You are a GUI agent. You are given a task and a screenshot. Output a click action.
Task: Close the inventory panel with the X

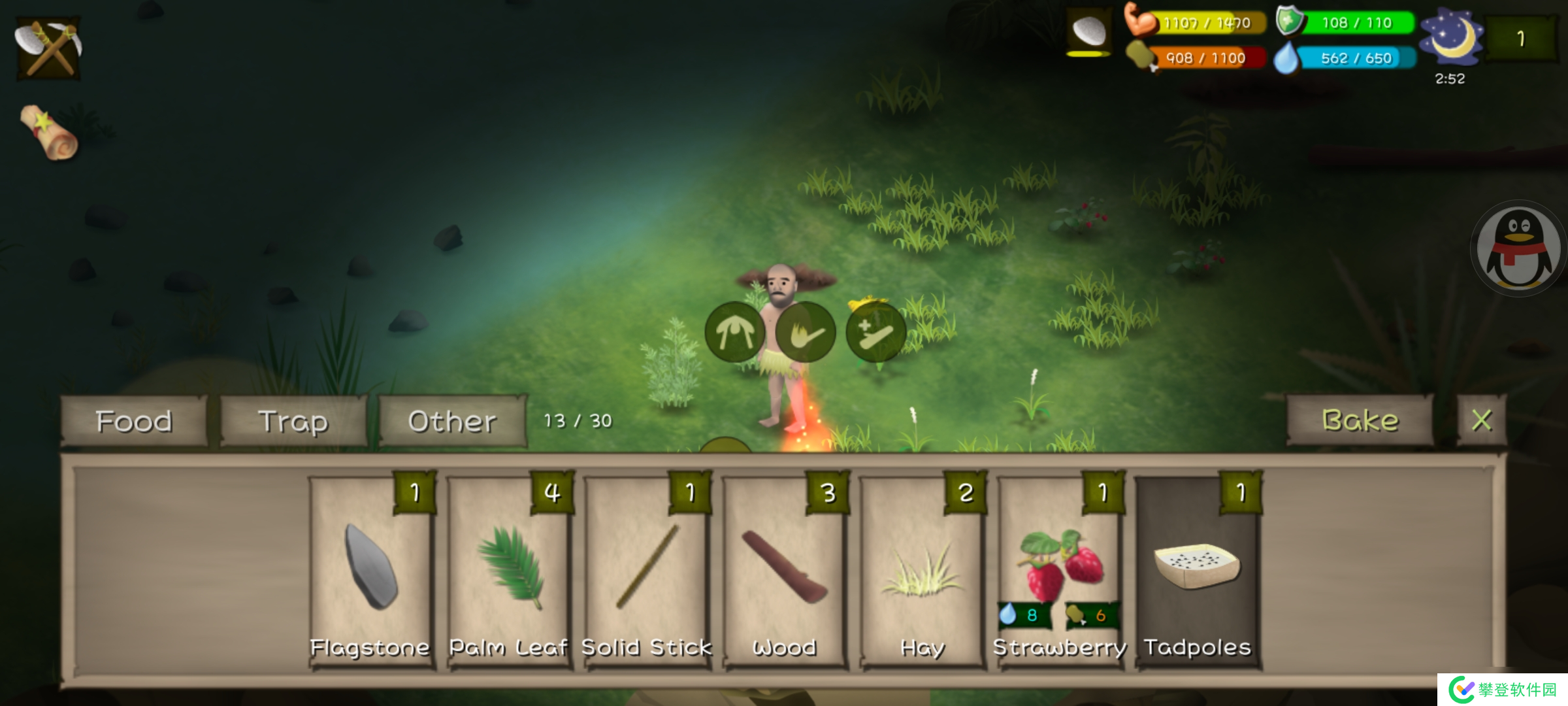(x=1482, y=420)
